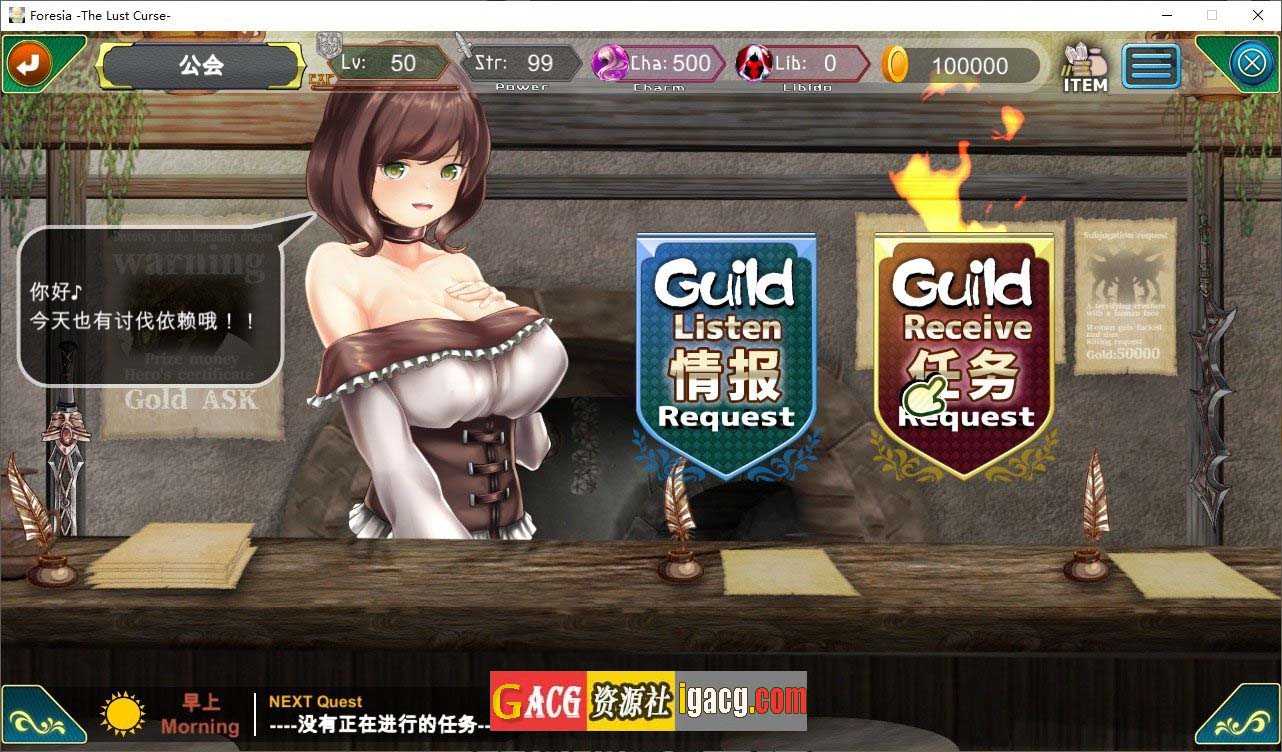Click the orange back arrow button
This screenshot has height=752, width=1282.
pyautogui.click(x=28, y=65)
